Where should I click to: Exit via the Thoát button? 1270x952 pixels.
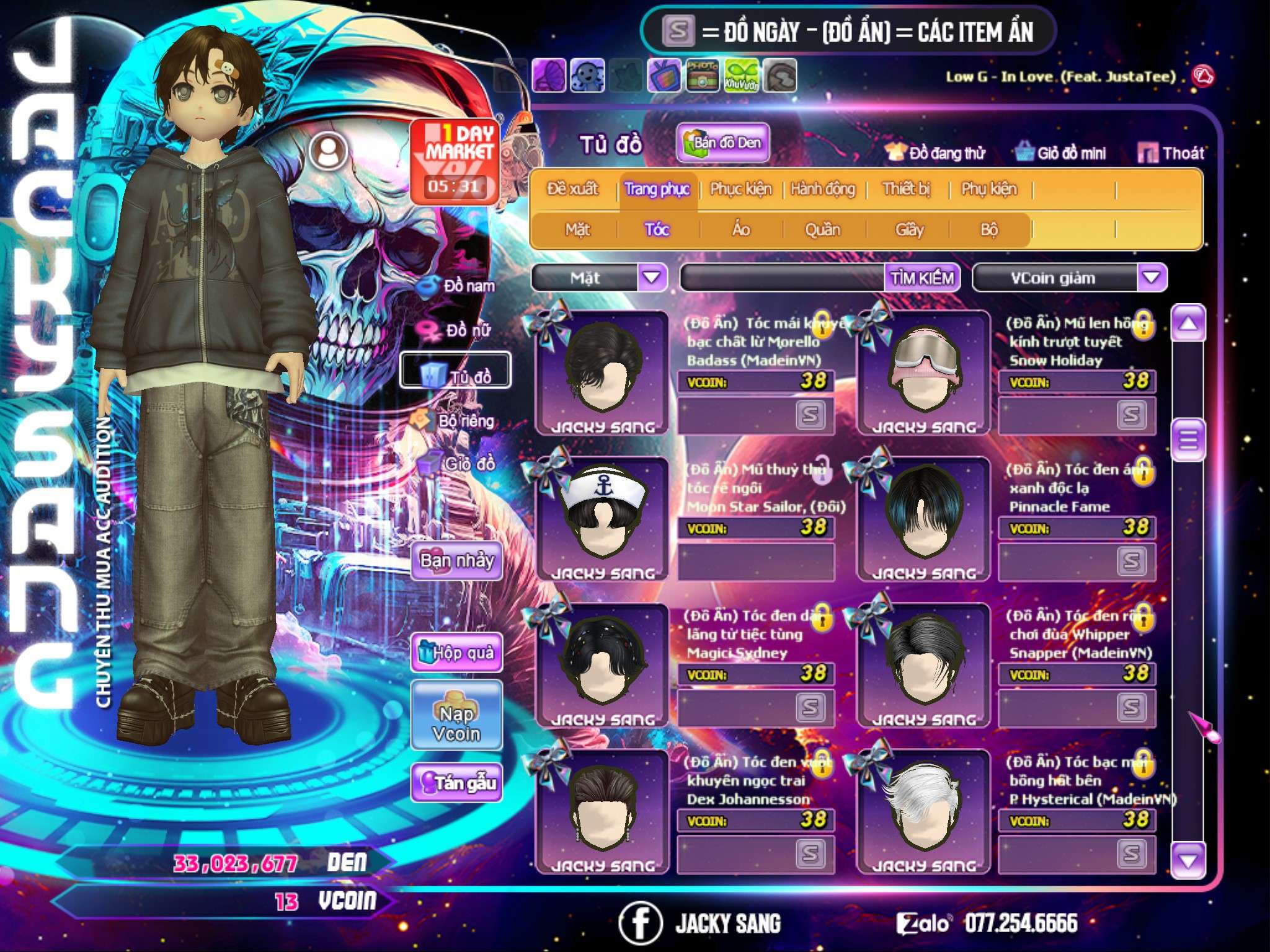tap(1171, 152)
